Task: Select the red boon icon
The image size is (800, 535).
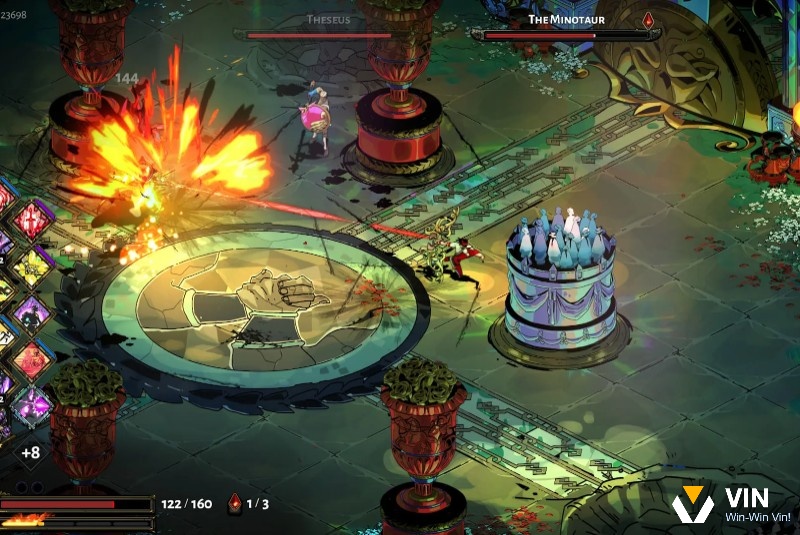Action: tap(32, 219)
